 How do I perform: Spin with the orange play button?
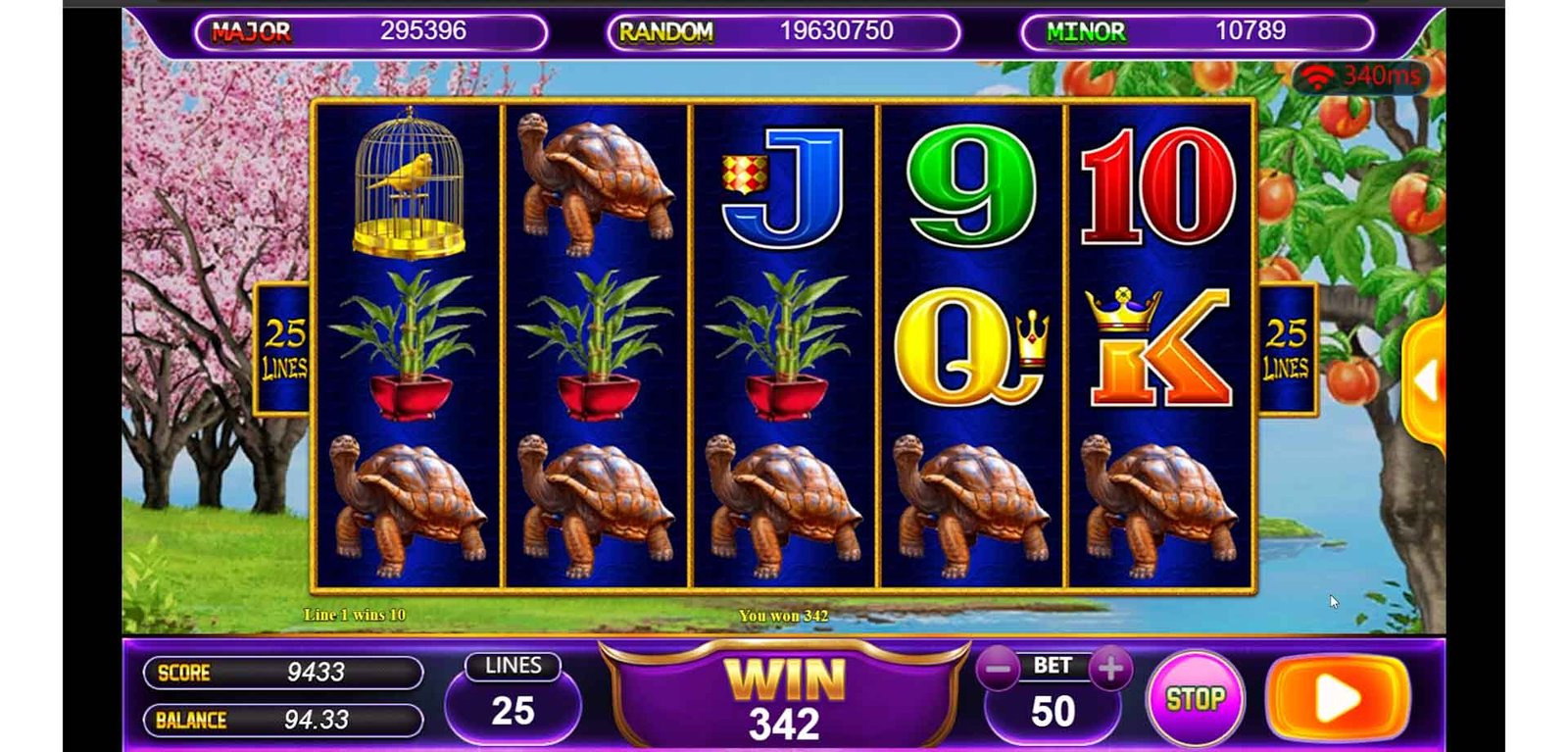1337,698
